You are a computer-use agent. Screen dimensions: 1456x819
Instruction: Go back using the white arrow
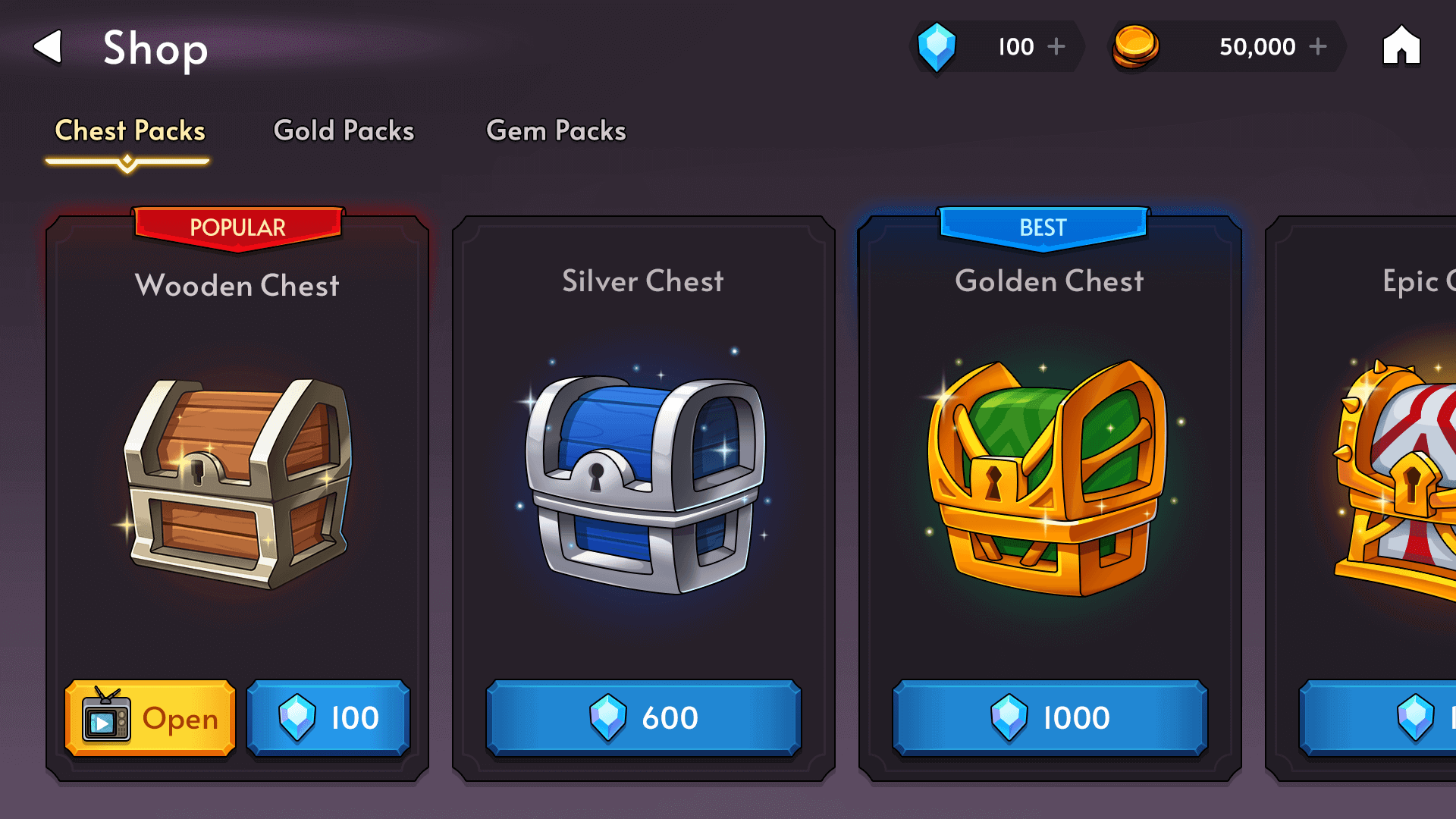tap(48, 47)
